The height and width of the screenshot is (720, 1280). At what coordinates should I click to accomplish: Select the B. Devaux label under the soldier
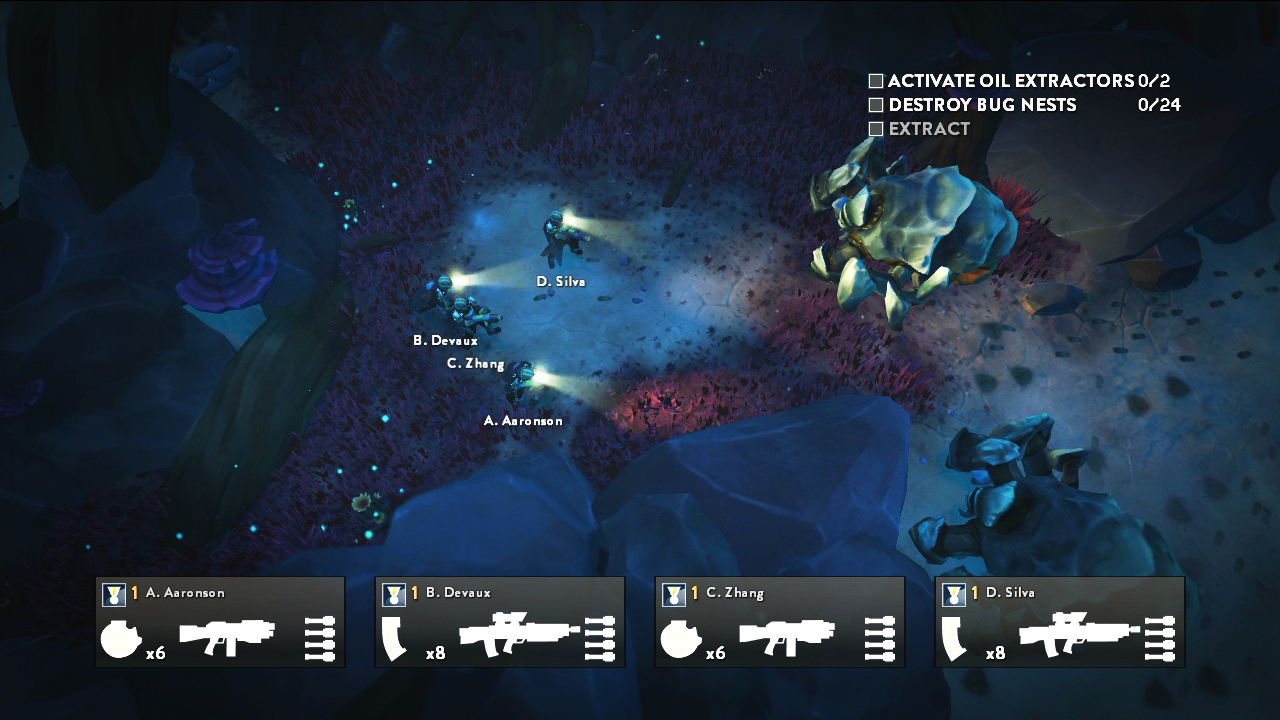pyautogui.click(x=445, y=341)
